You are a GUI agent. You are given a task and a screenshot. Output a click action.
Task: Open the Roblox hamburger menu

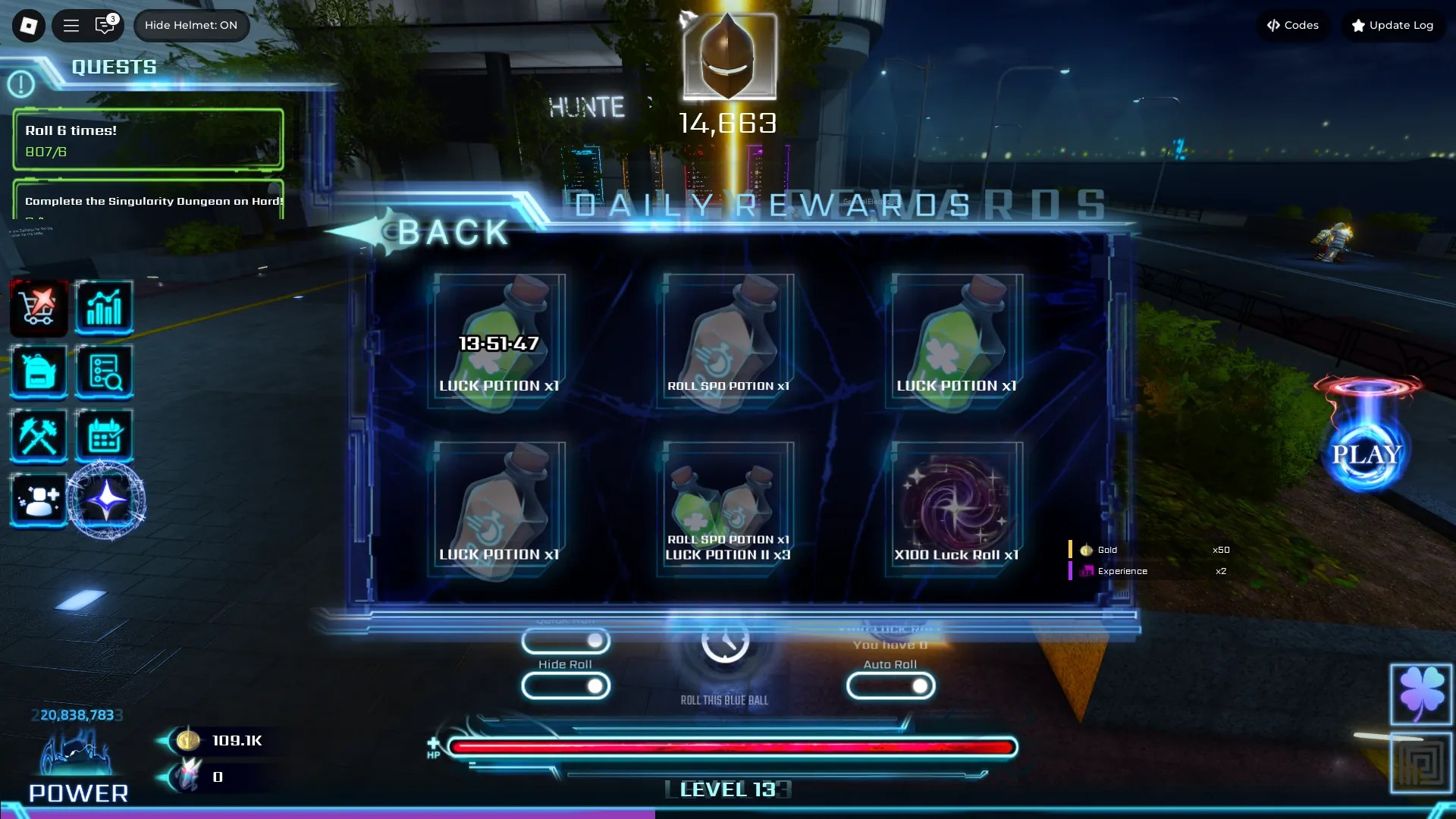[x=71, y=25]
